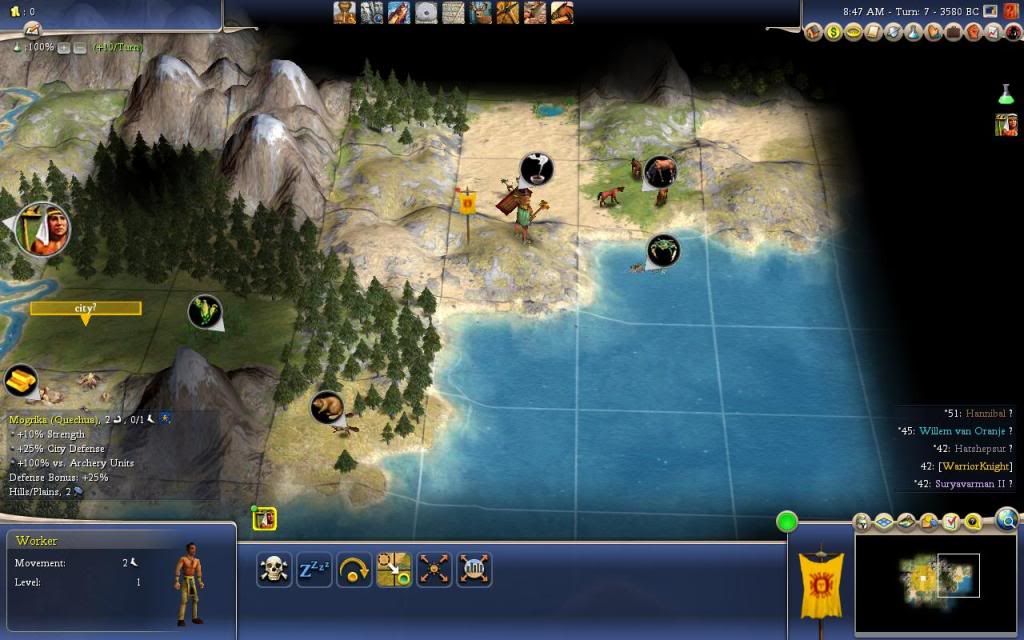Put the worker to sleep

point(314,570)
